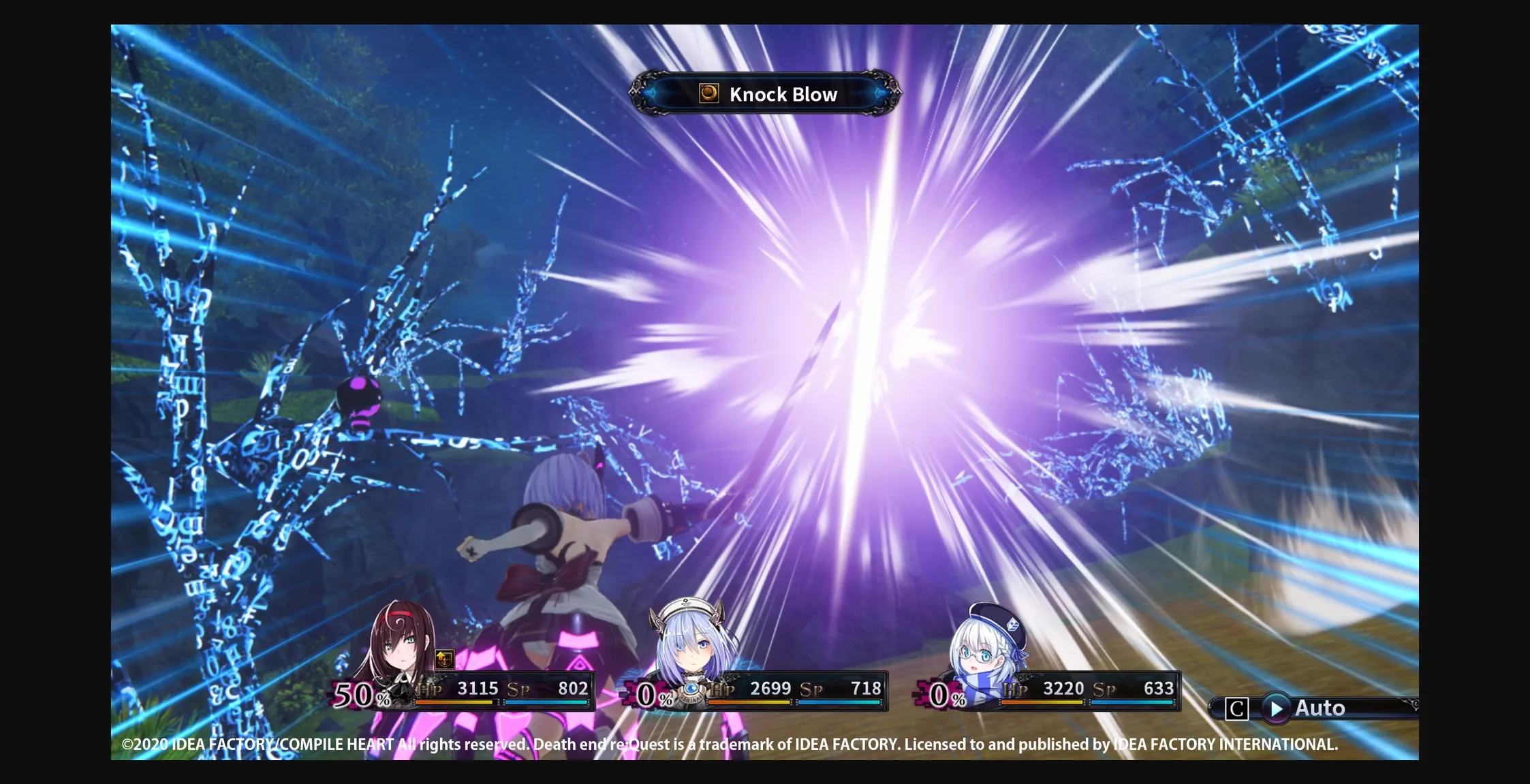Expand the first character's status panel

click(x=463, y=689)
